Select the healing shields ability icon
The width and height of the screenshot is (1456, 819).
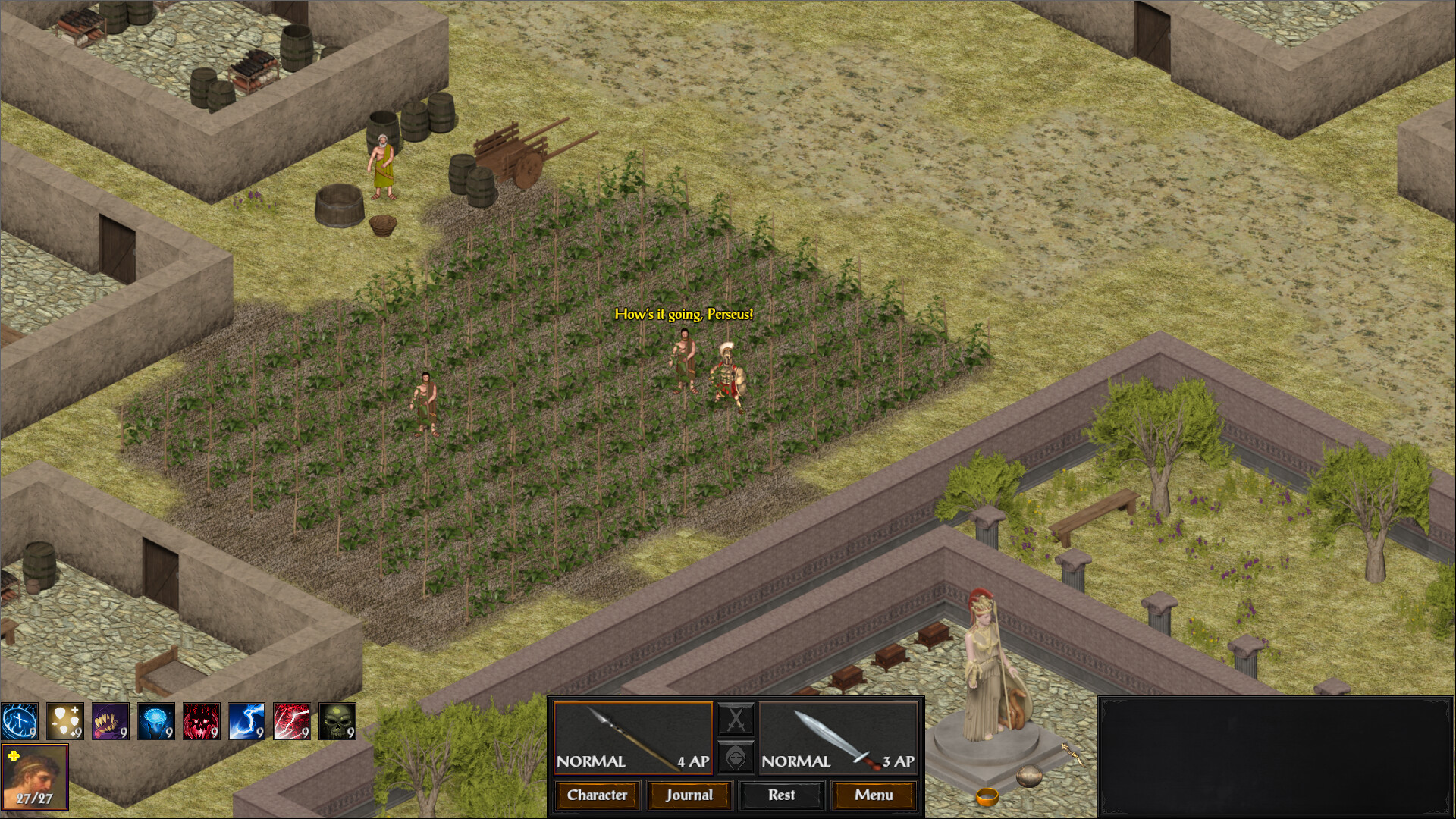click(64, 720)
